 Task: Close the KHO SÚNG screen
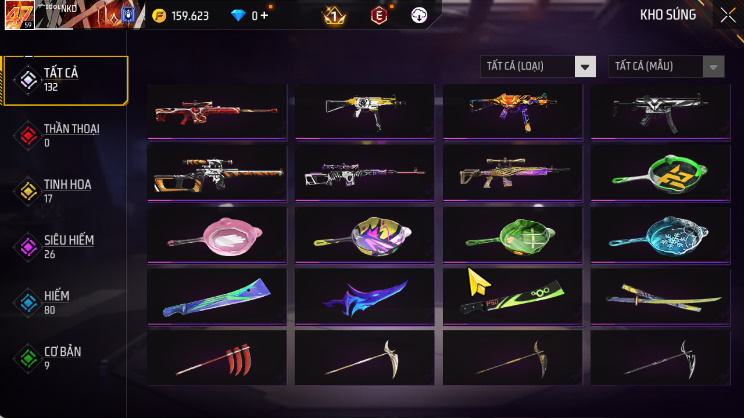(727, 15)
